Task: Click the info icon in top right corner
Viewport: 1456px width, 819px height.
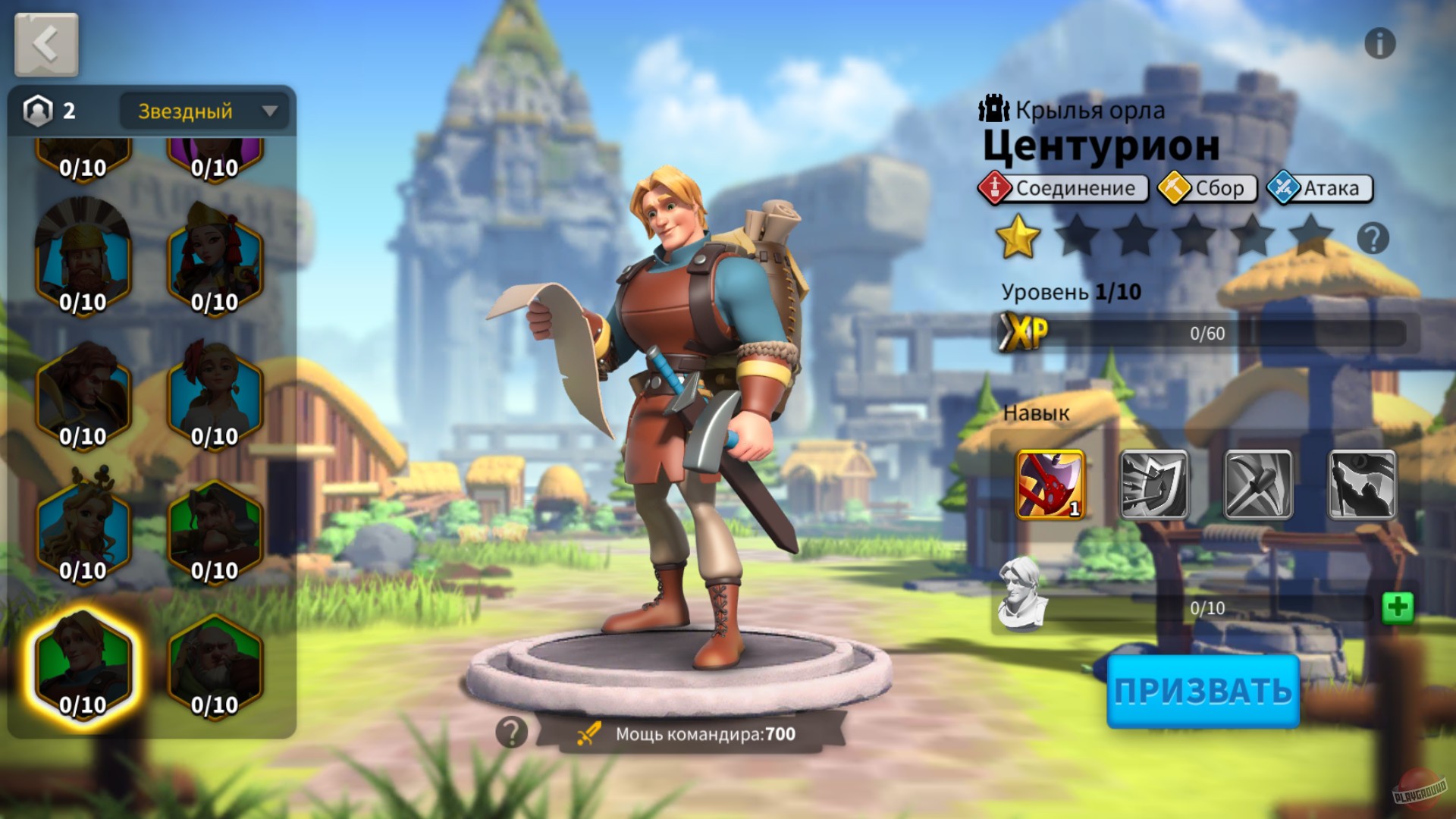Action: coord(1382,43)
